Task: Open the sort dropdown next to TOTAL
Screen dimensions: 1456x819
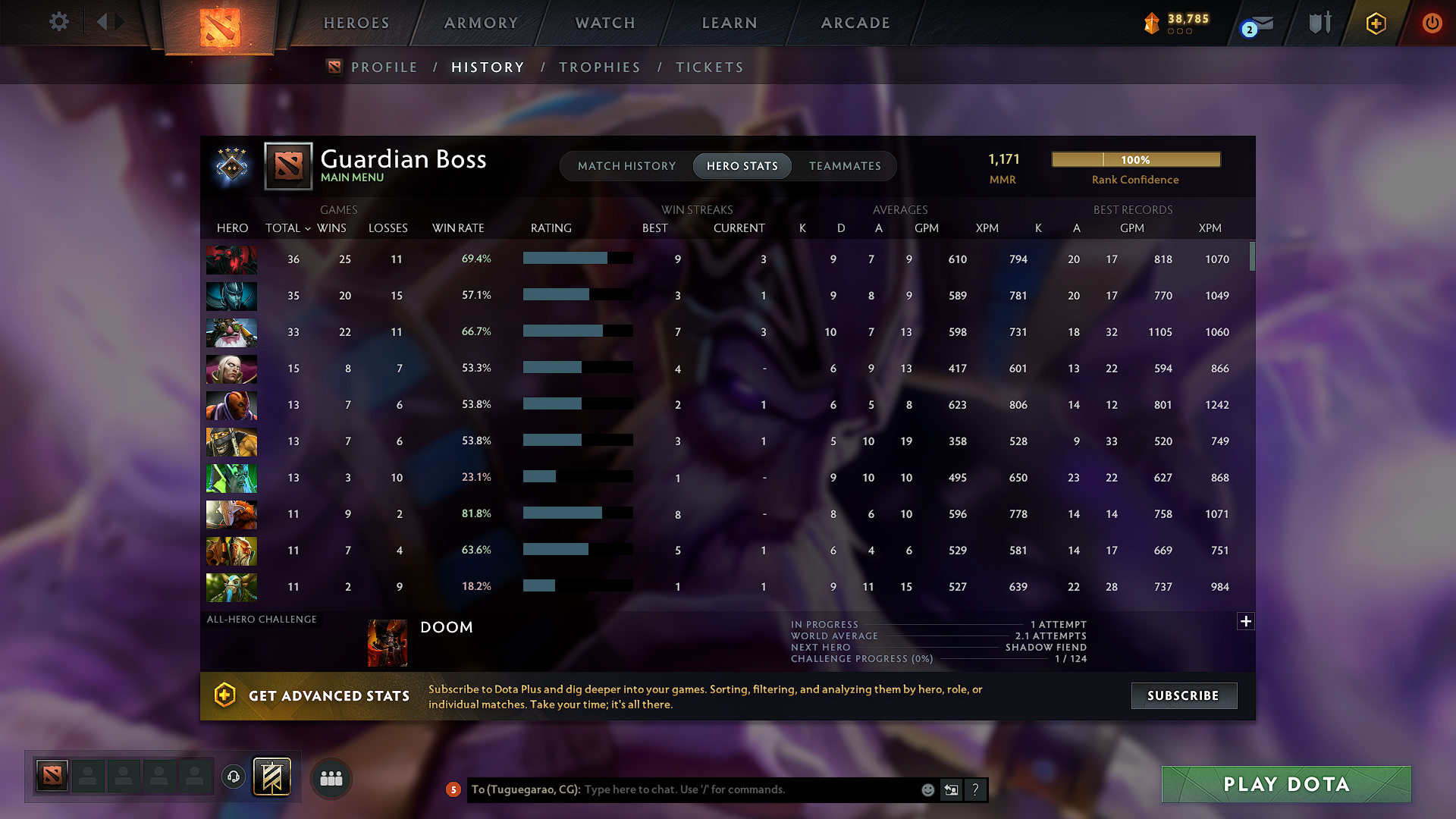Action: [x=307, y=228]
